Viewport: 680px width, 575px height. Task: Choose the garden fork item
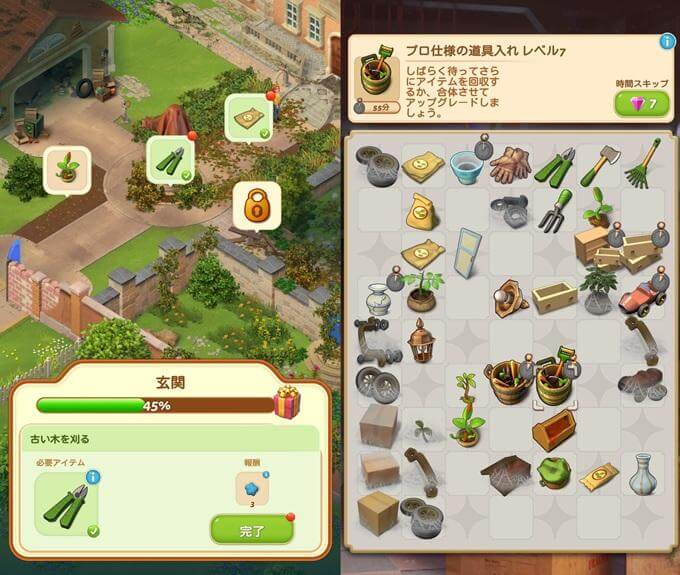pyautogui.click(x=553, y=209)
